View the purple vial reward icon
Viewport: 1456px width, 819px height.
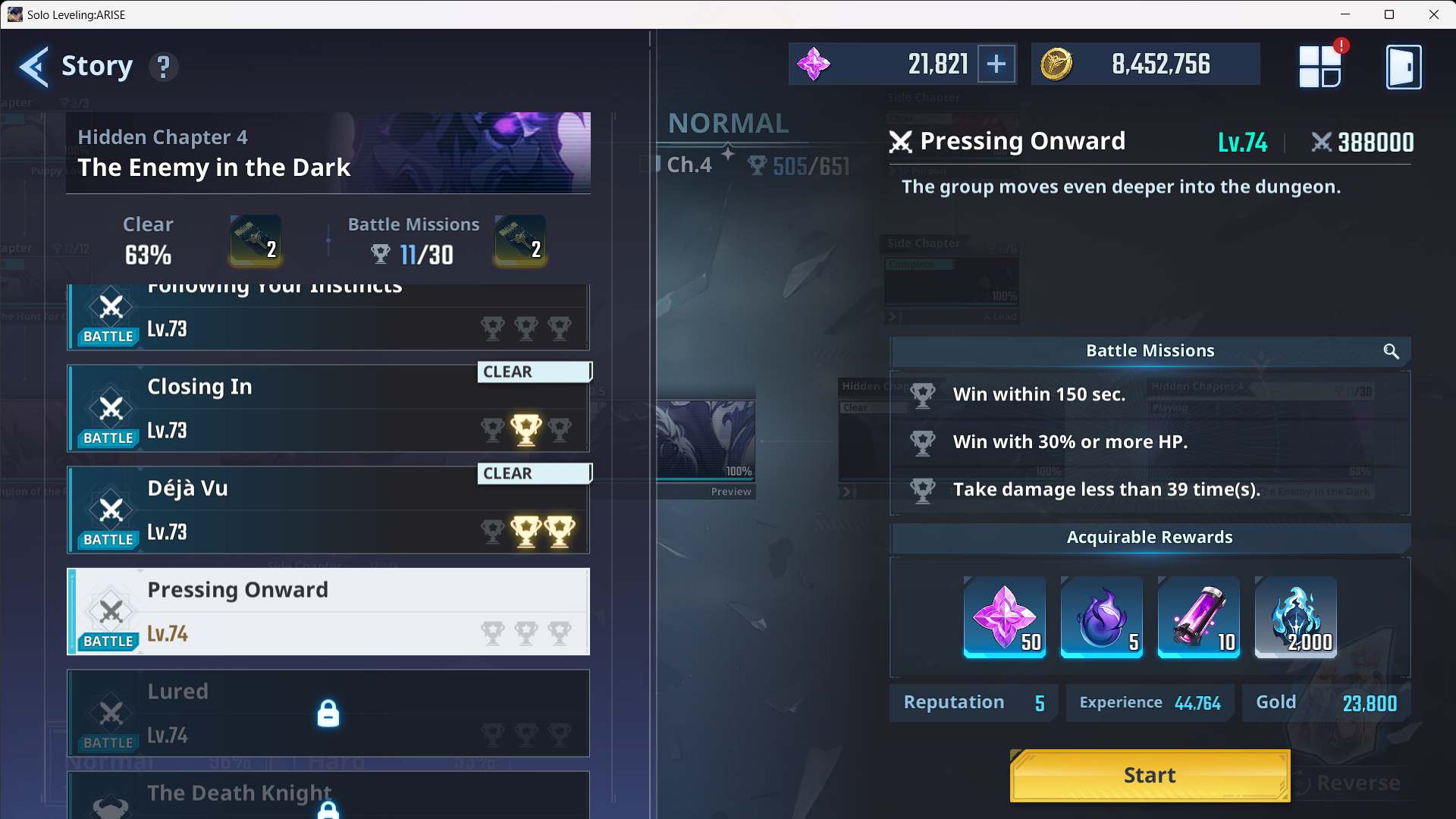(1198, 617)
